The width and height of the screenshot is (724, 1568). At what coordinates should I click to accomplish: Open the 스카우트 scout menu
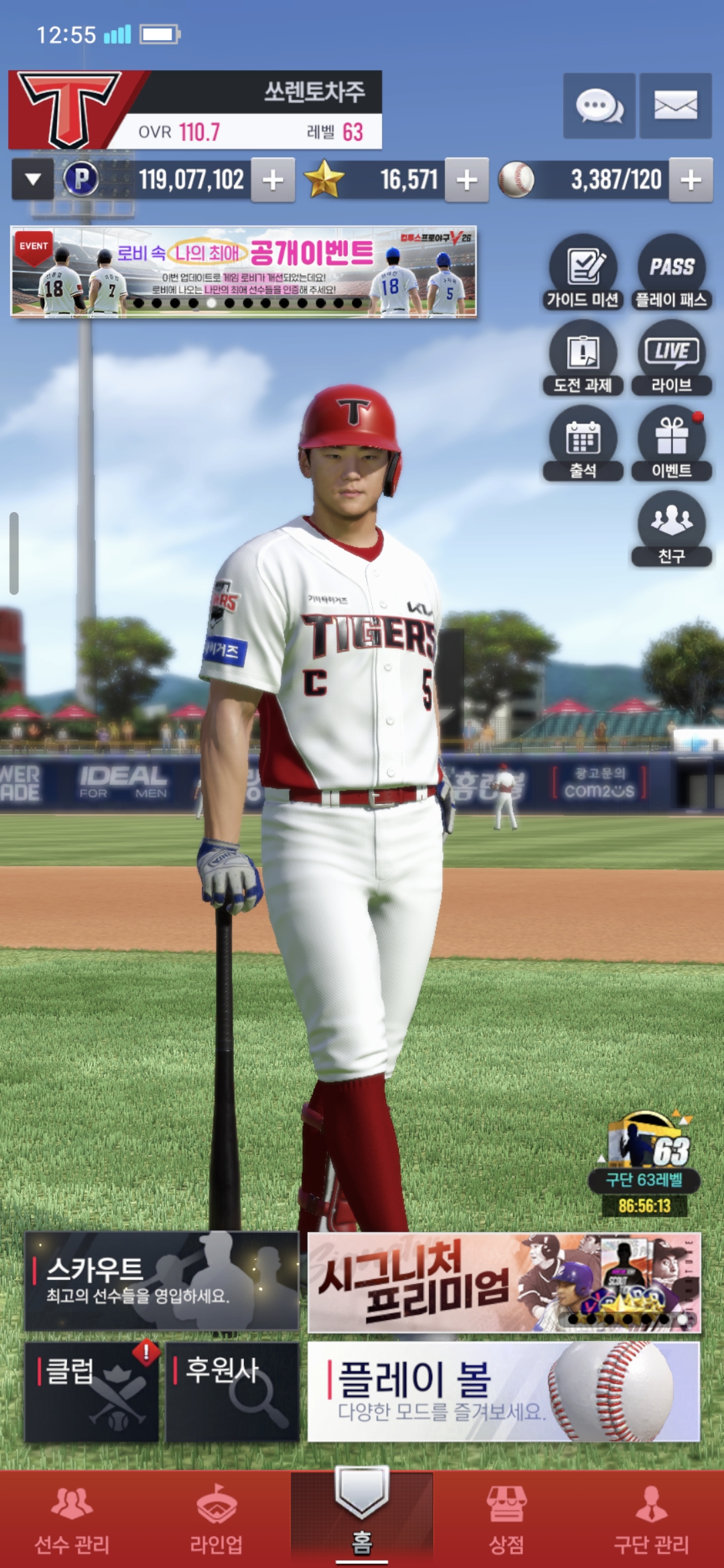(x=162, y=1281)
